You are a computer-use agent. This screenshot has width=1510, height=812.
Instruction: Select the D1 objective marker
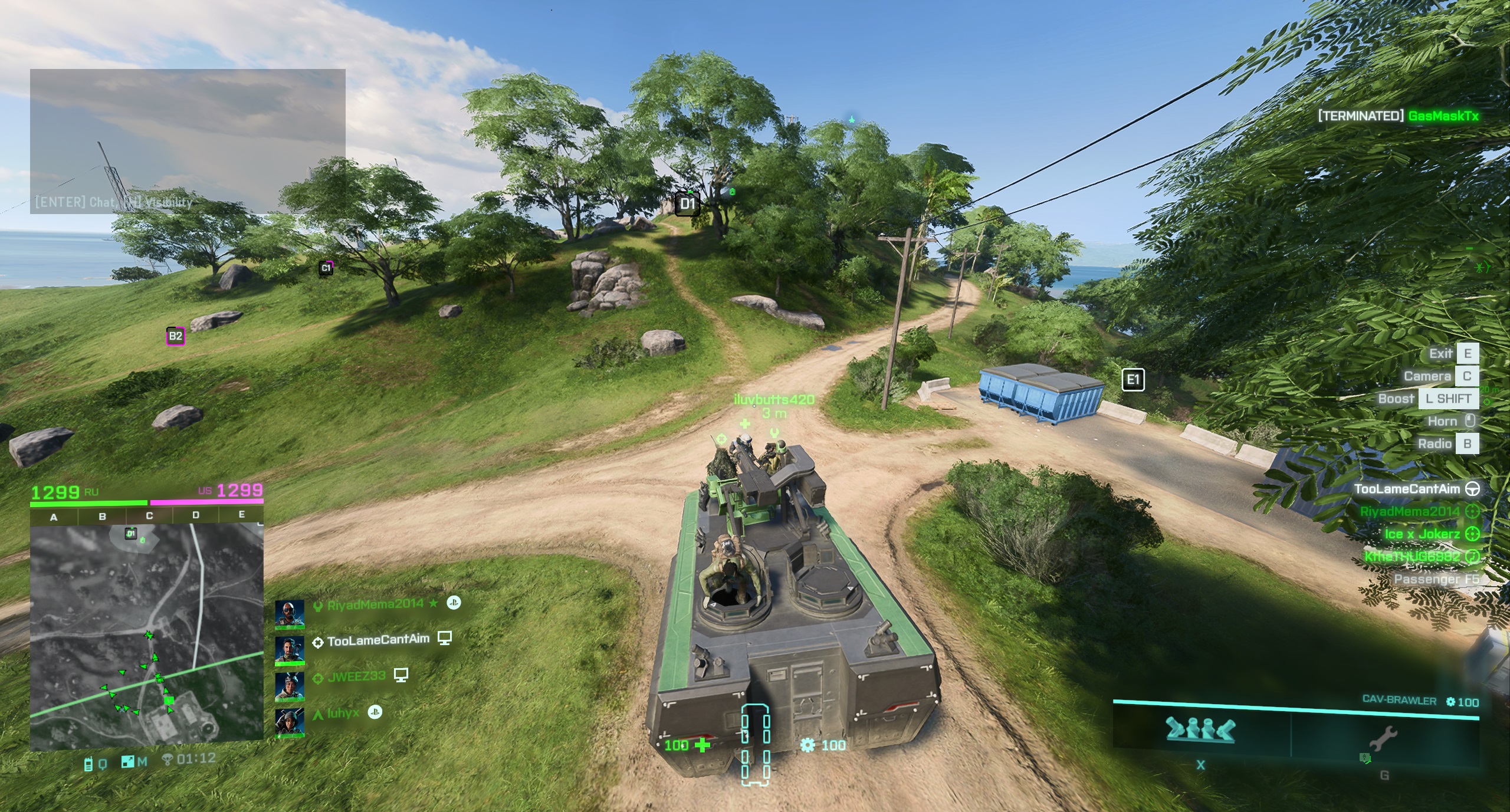tap(687, 204)
